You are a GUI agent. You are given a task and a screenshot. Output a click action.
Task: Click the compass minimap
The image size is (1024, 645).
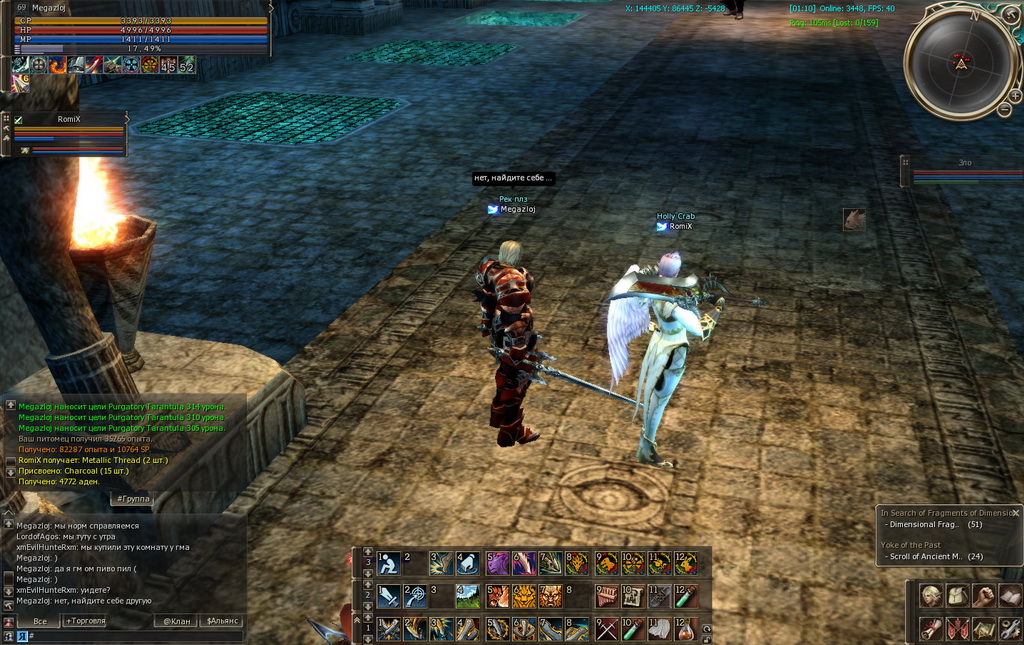pos(960,62)
